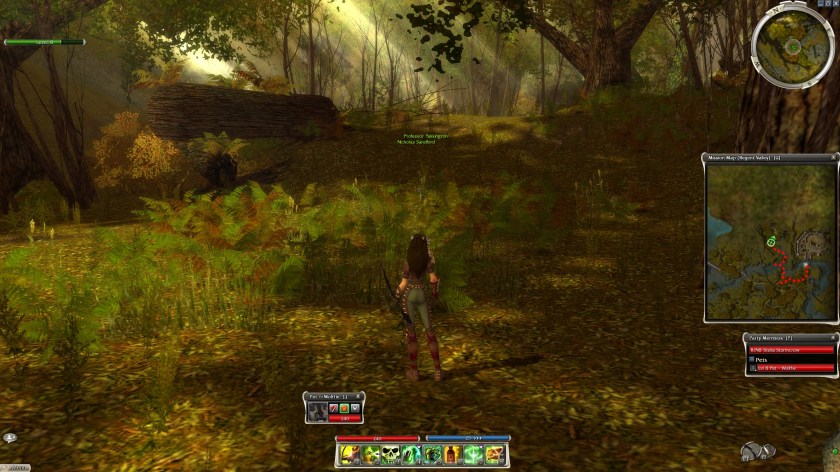Close the Party Members panel
840x472 pixels.
click(833, 338)
